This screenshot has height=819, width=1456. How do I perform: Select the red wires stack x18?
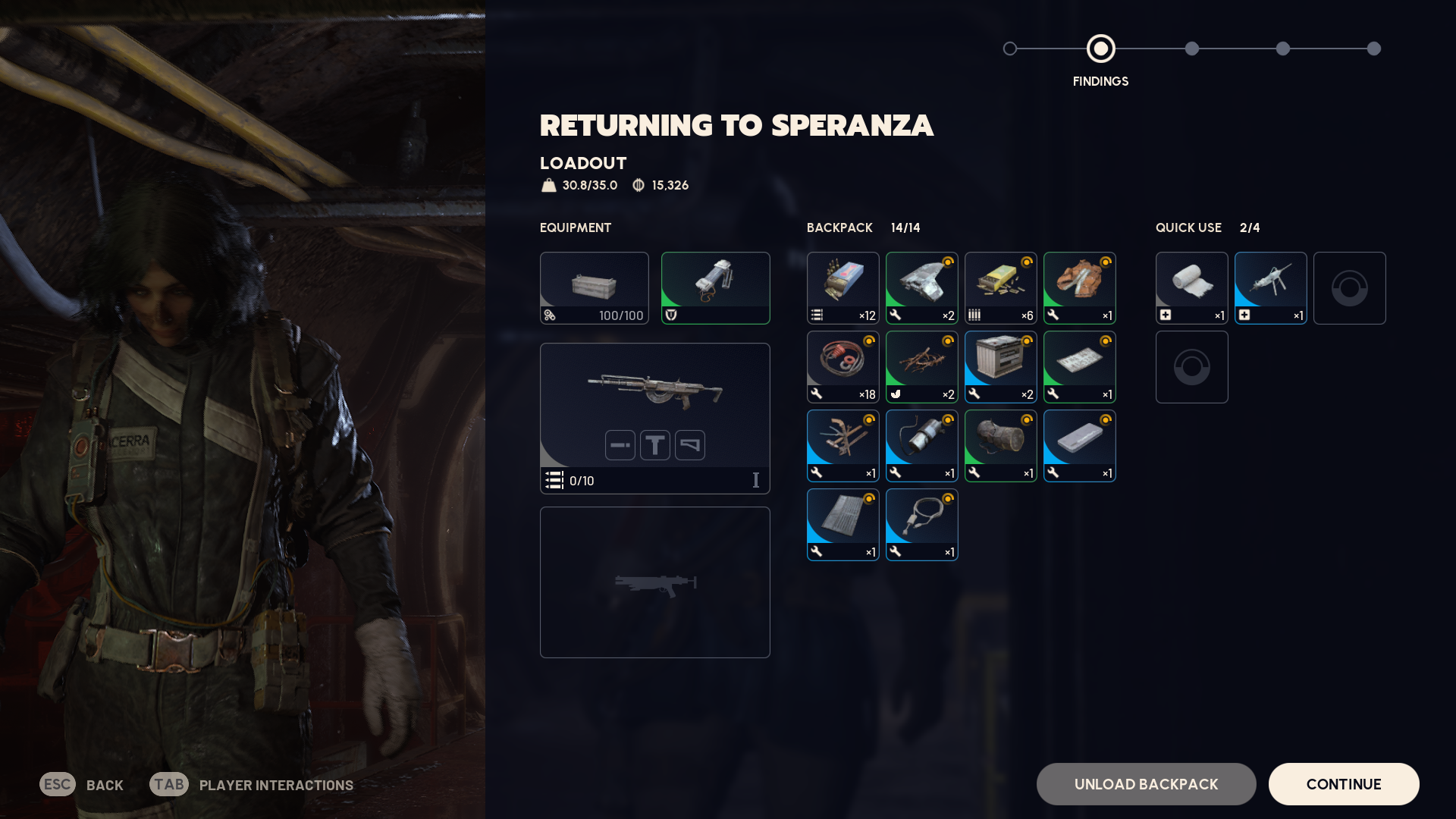tap(843, 367)
